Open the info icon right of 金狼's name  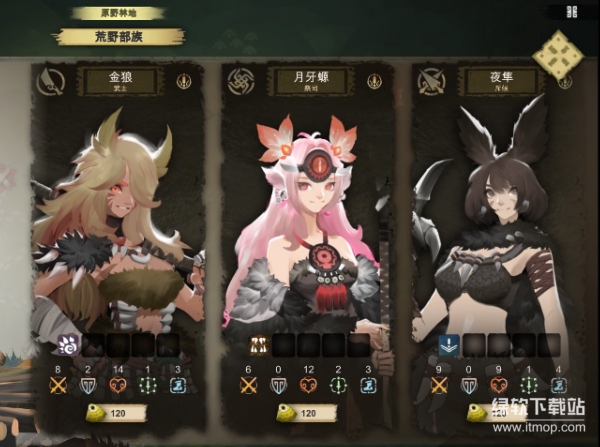pyautogui.click(x=184, y=82)
